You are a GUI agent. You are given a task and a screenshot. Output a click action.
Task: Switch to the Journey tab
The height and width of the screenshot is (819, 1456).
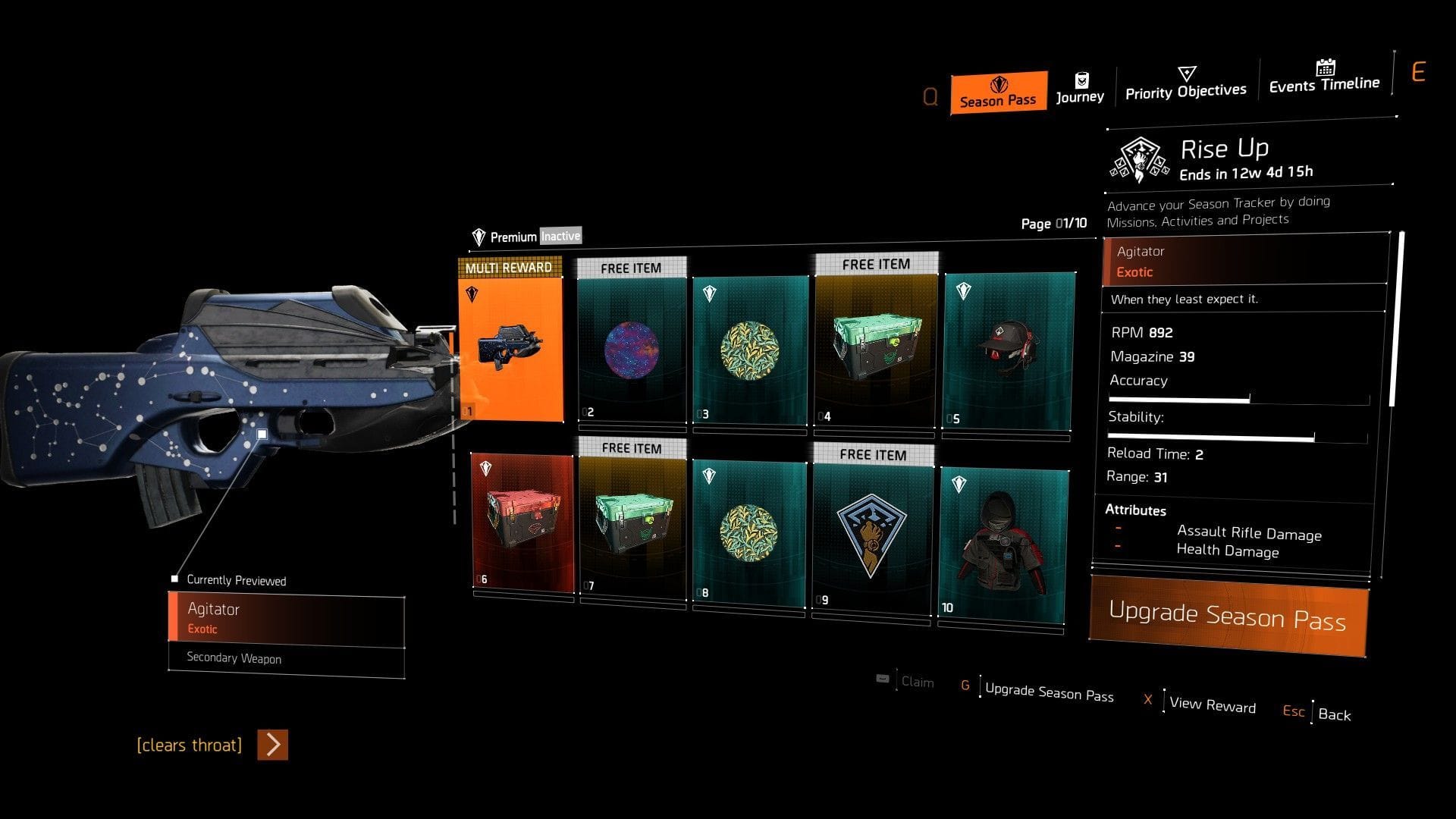(1081, 96)
